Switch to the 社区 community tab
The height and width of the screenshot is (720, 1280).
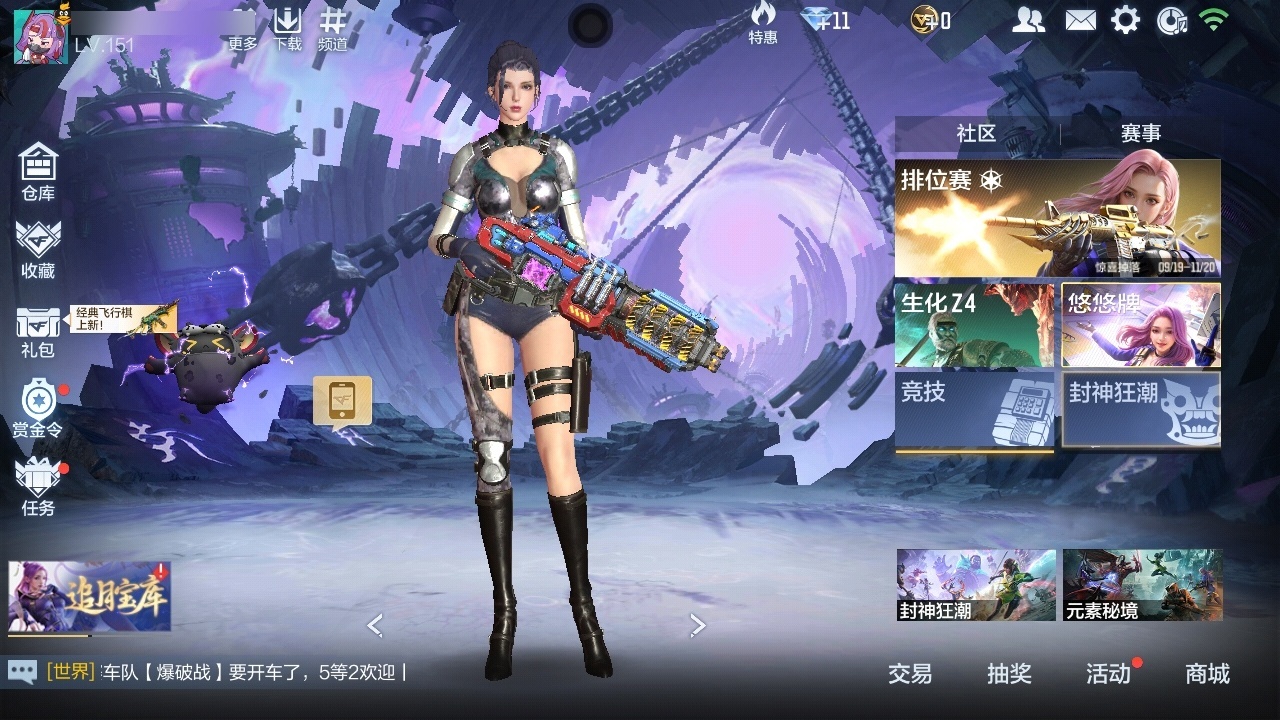click(976, 134)
